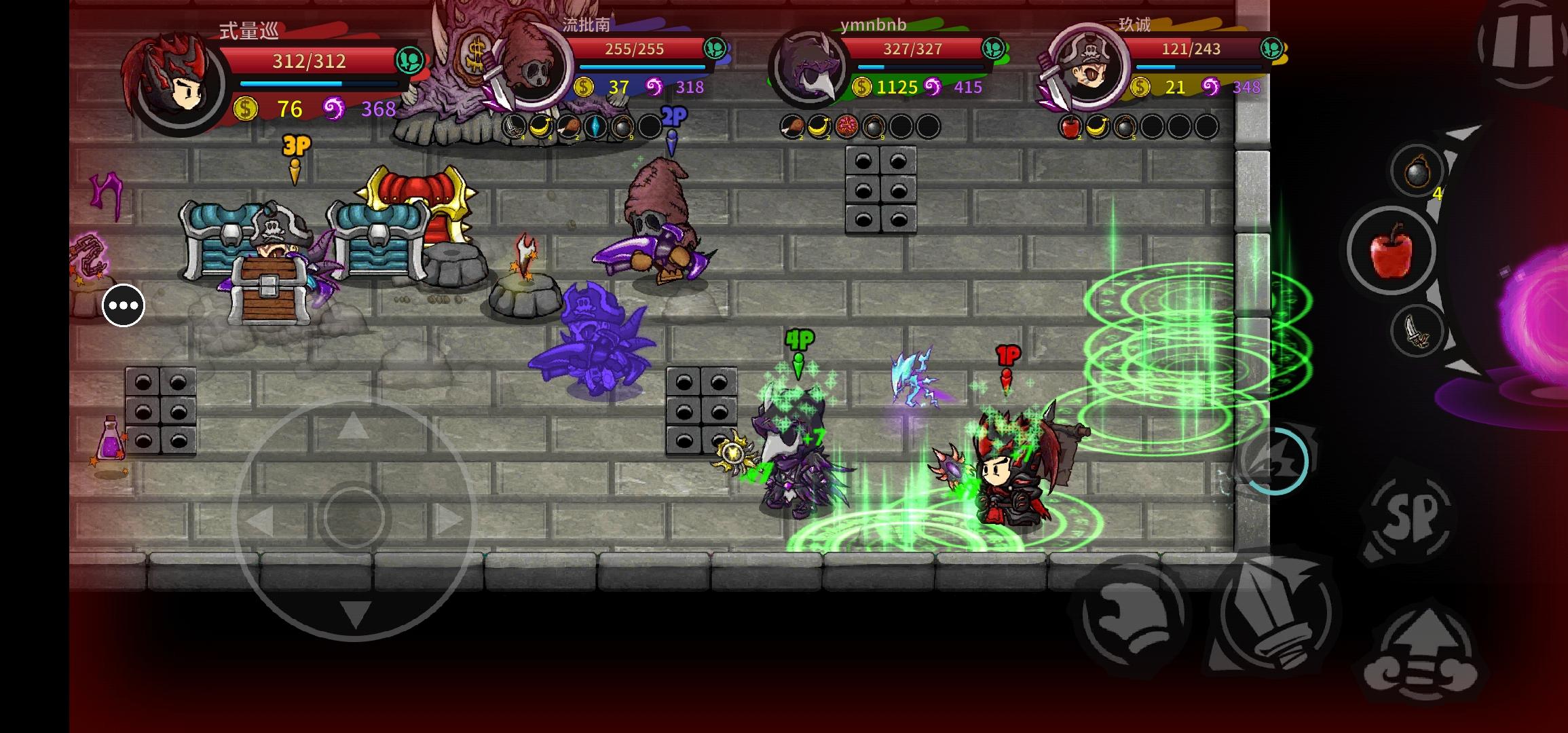
Task: Click ymnbnb's gold coin counter icon
Action: (x=862, y=87)
